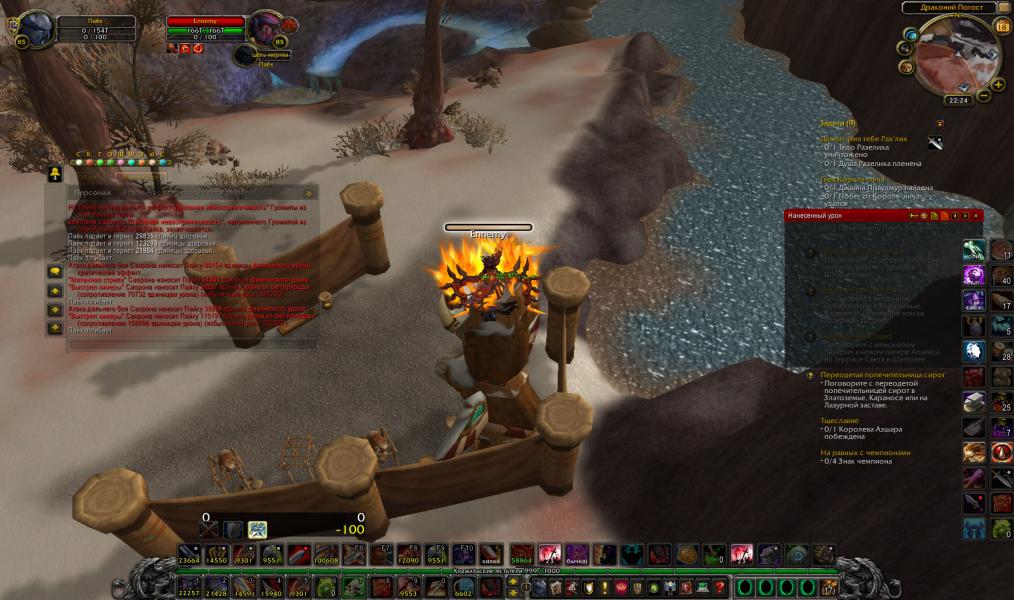Click the player portrait frame
This screenshot has width=1014, height=600.
[x=37, y=29]
